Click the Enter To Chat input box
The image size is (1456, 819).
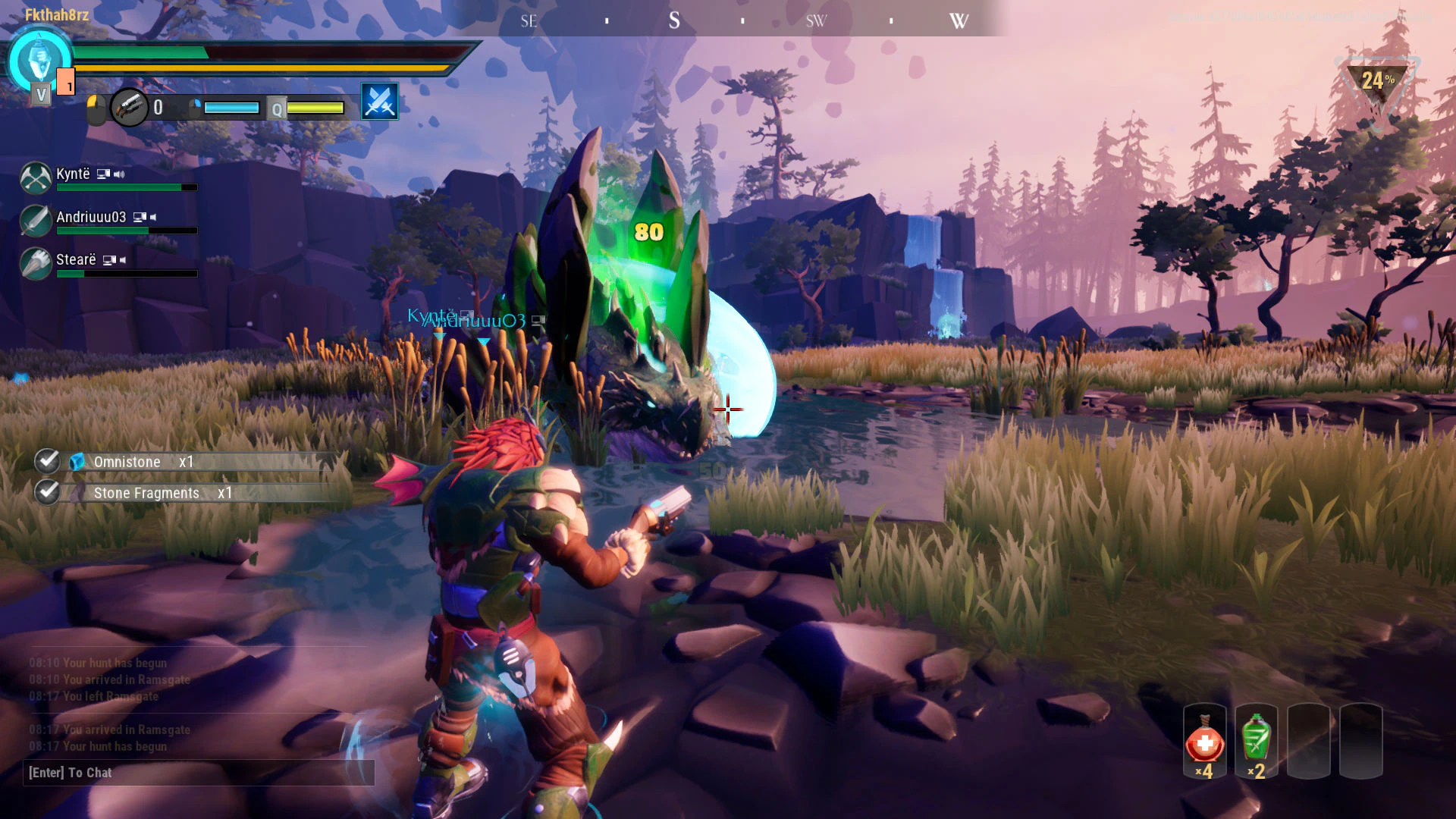coord(199,773)
